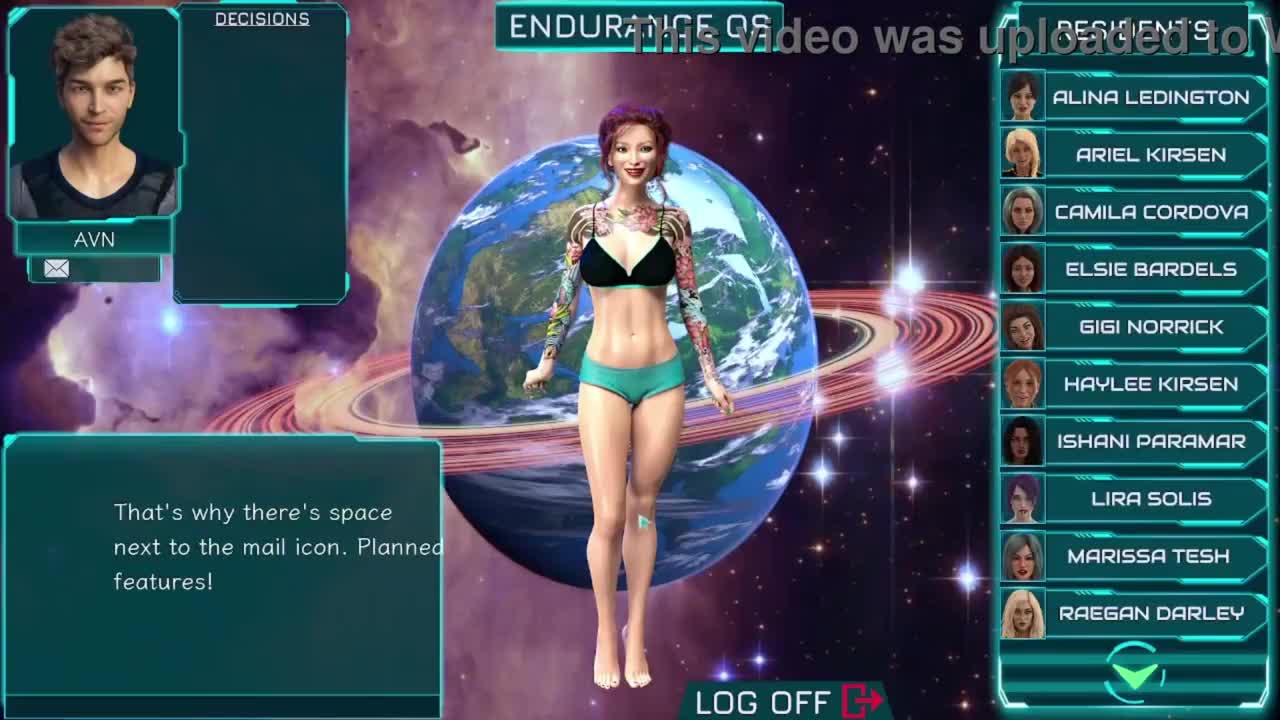Log off from Endurance OS

(788, 702)
